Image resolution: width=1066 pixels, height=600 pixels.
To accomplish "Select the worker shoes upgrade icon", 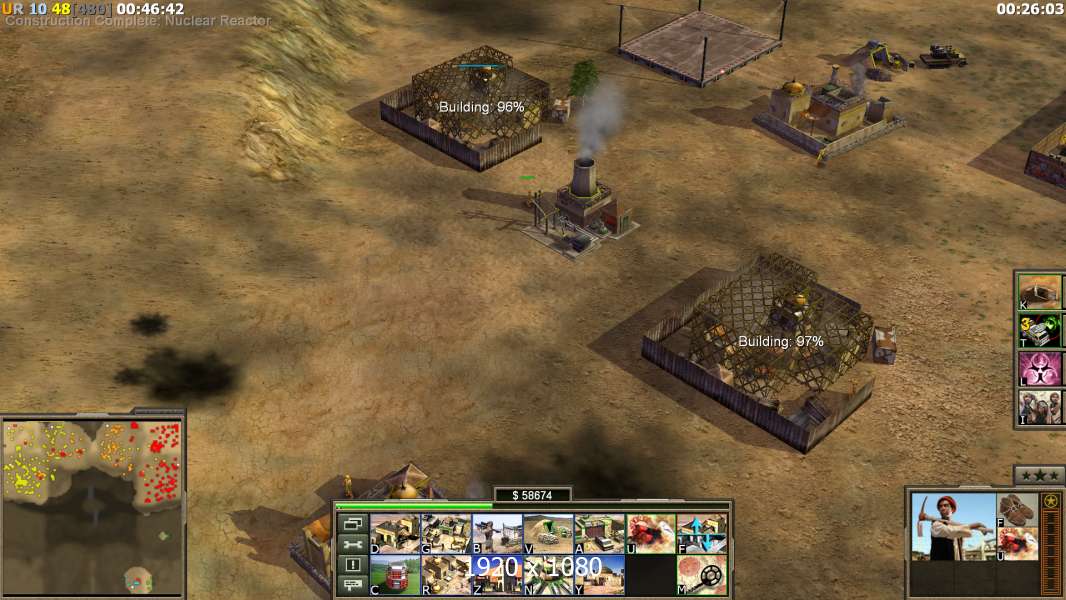I will 1019,509.
